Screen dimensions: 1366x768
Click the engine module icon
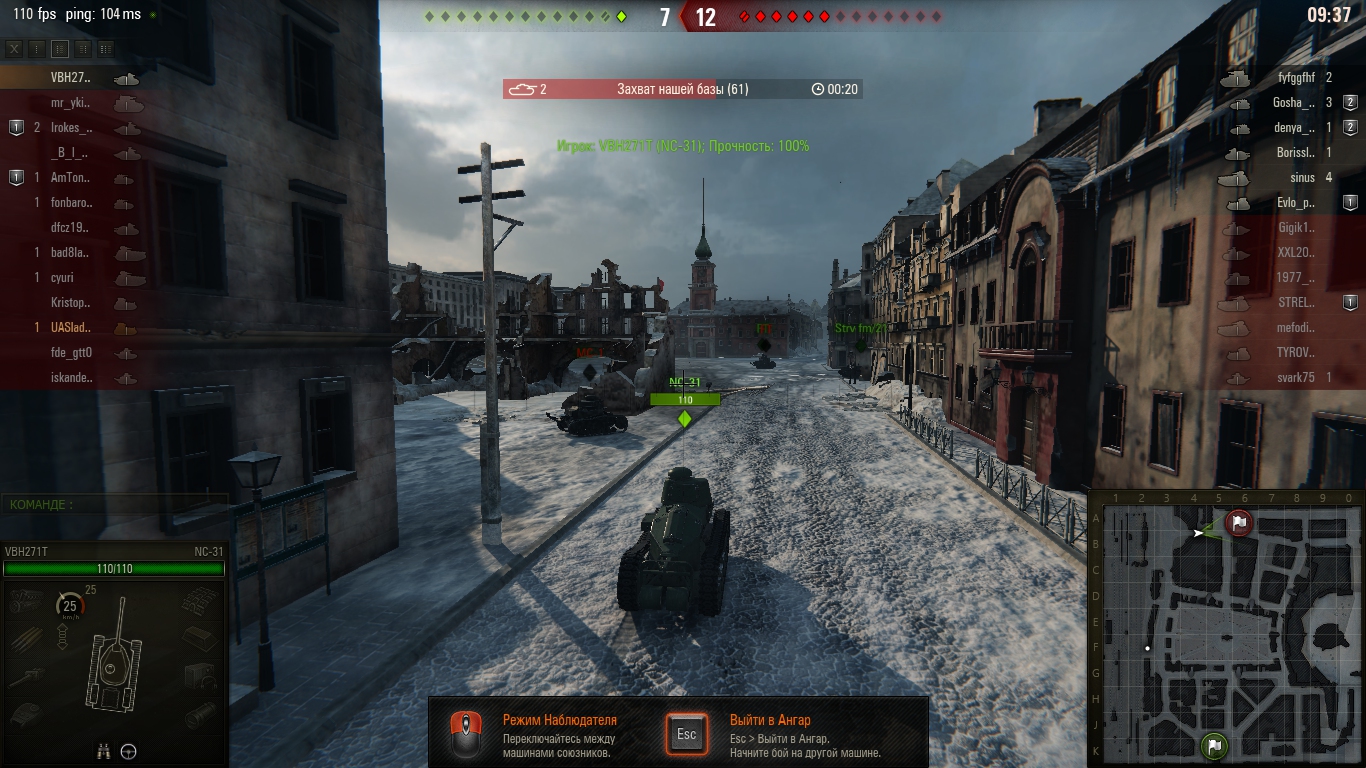26,600
